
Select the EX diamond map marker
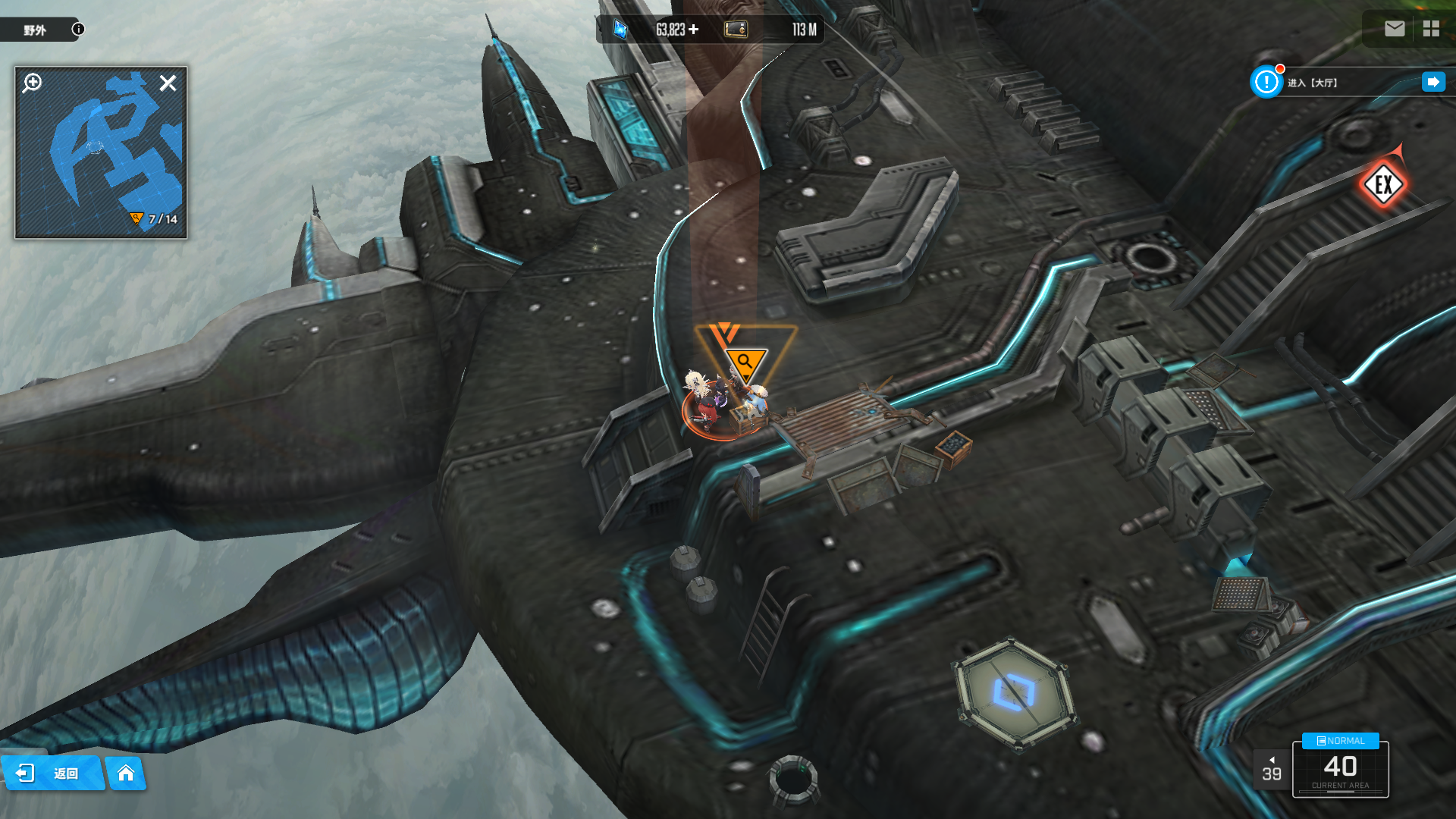tap(1383, 184)
